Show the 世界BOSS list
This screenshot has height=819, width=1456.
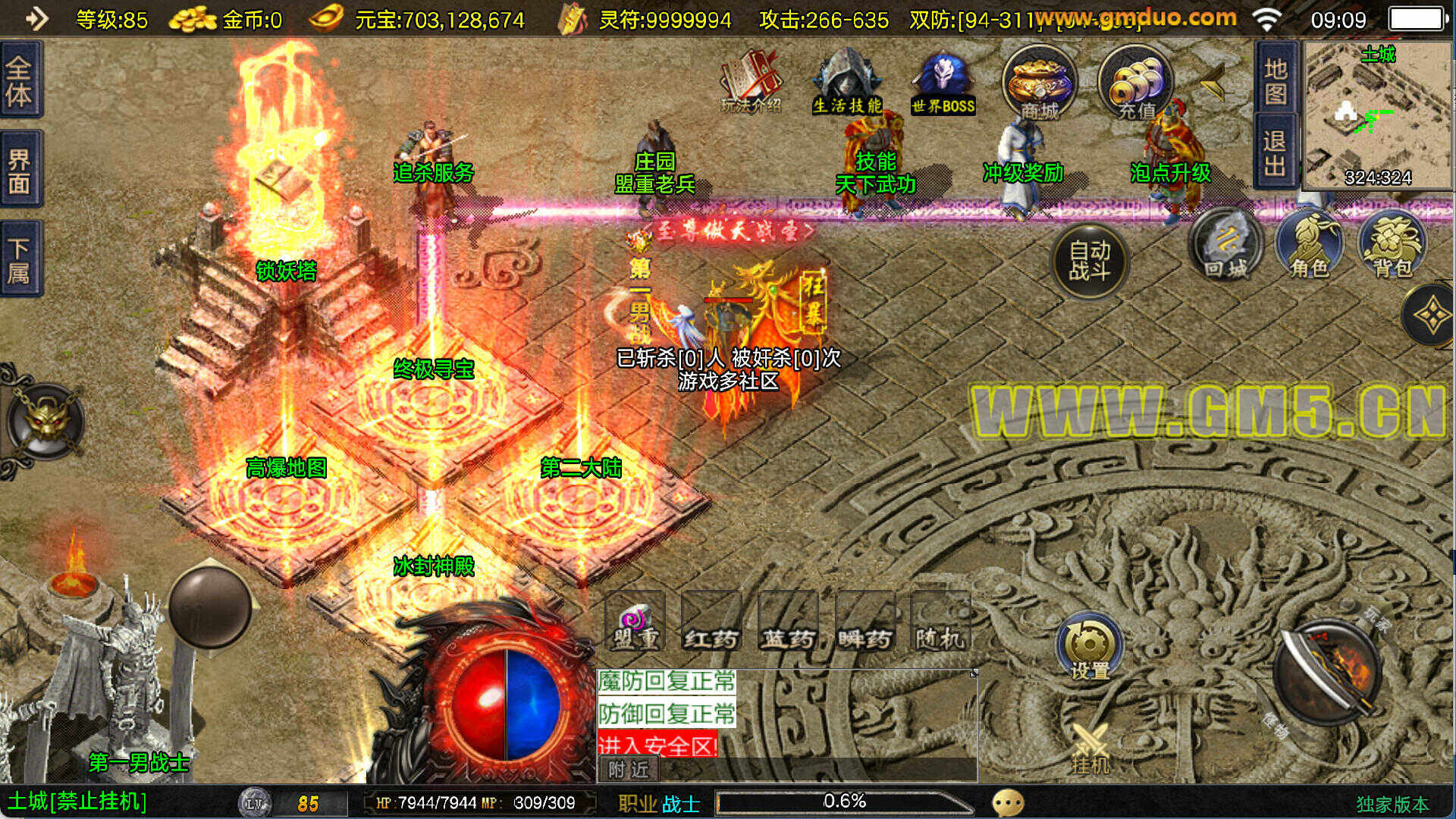click(943, 82)
